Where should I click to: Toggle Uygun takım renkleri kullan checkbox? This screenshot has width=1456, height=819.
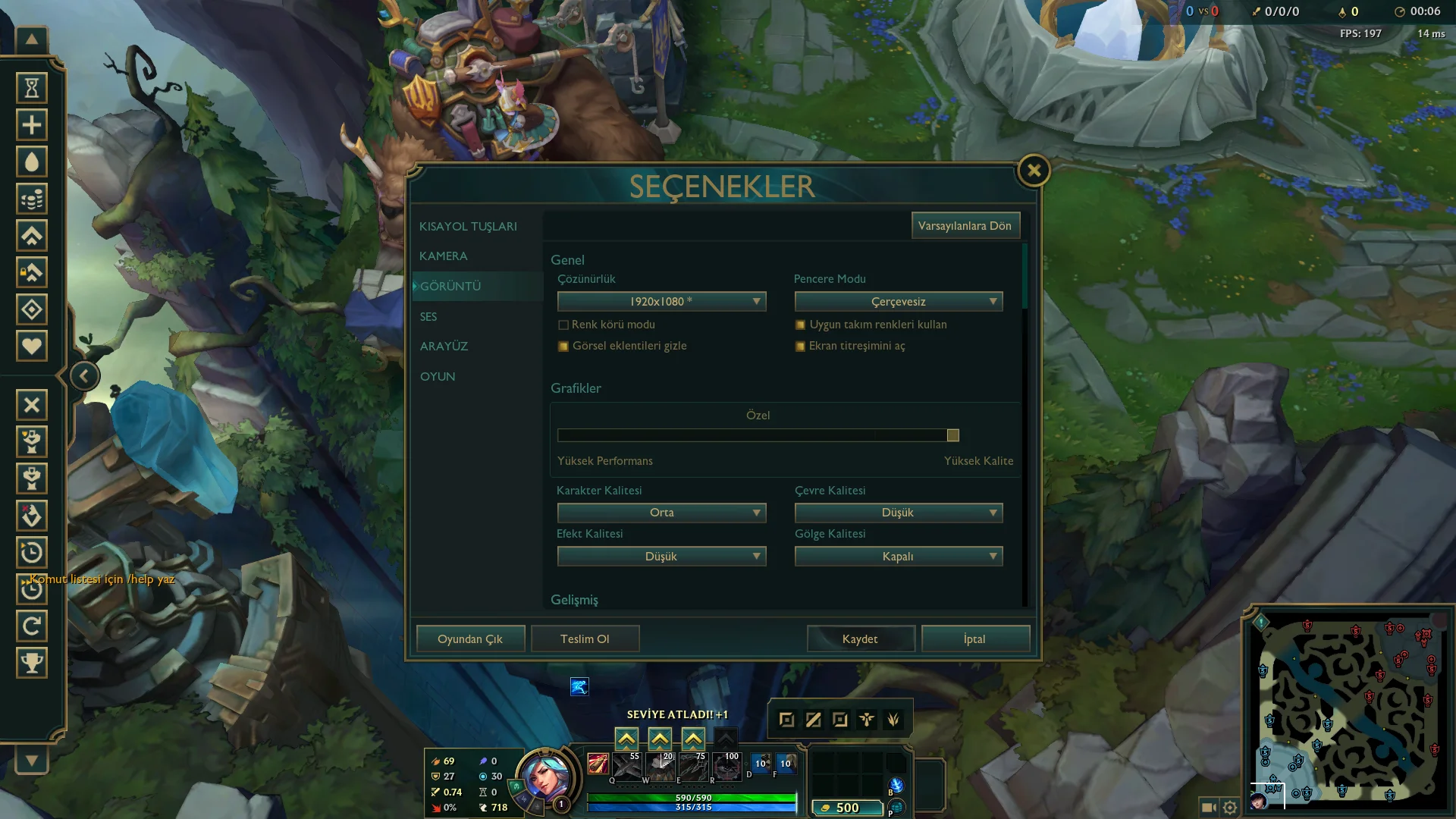click(800, 325)
